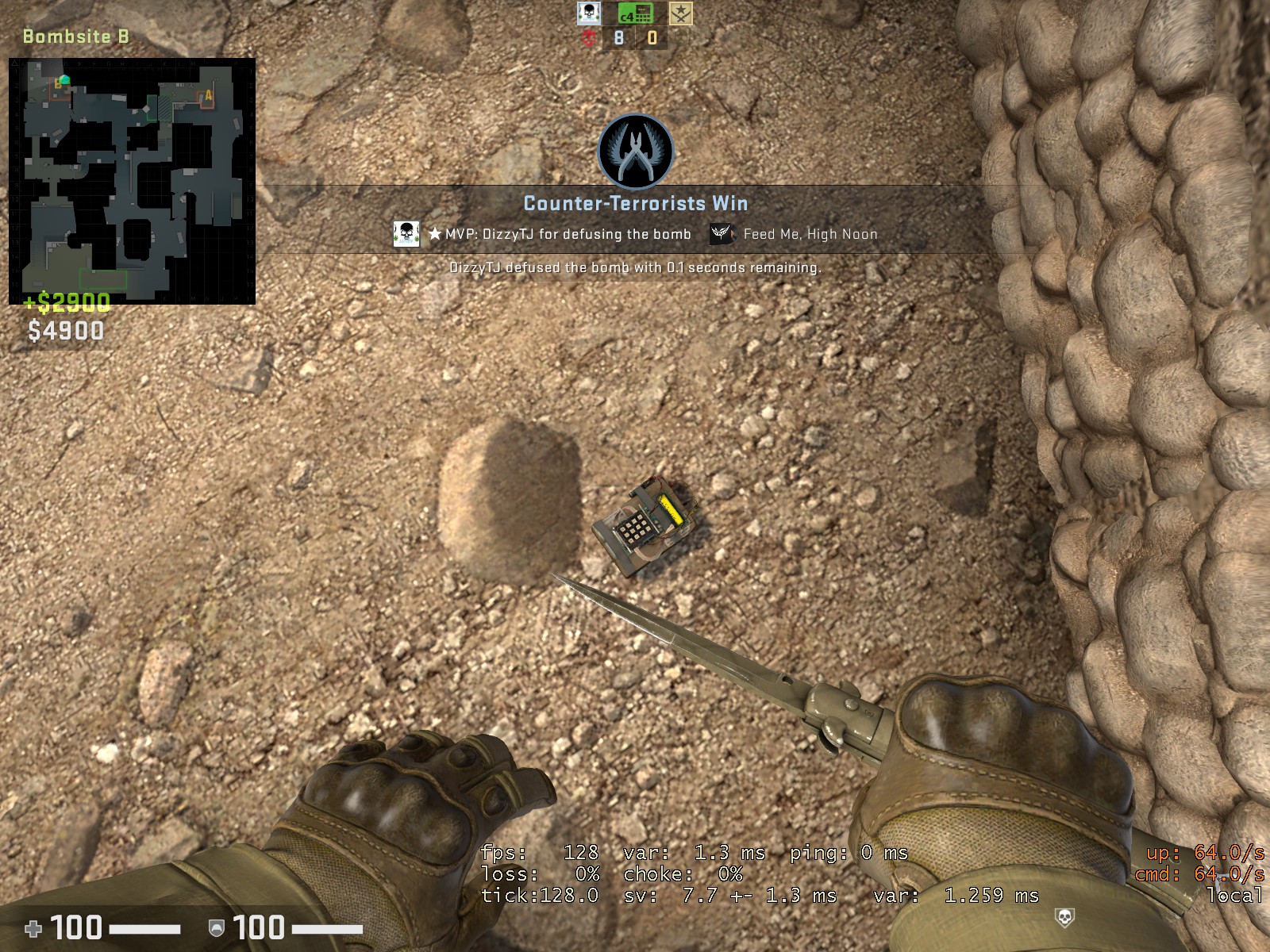Select the CT player skull avatar on the scoreboard

[x=588, y=13]
